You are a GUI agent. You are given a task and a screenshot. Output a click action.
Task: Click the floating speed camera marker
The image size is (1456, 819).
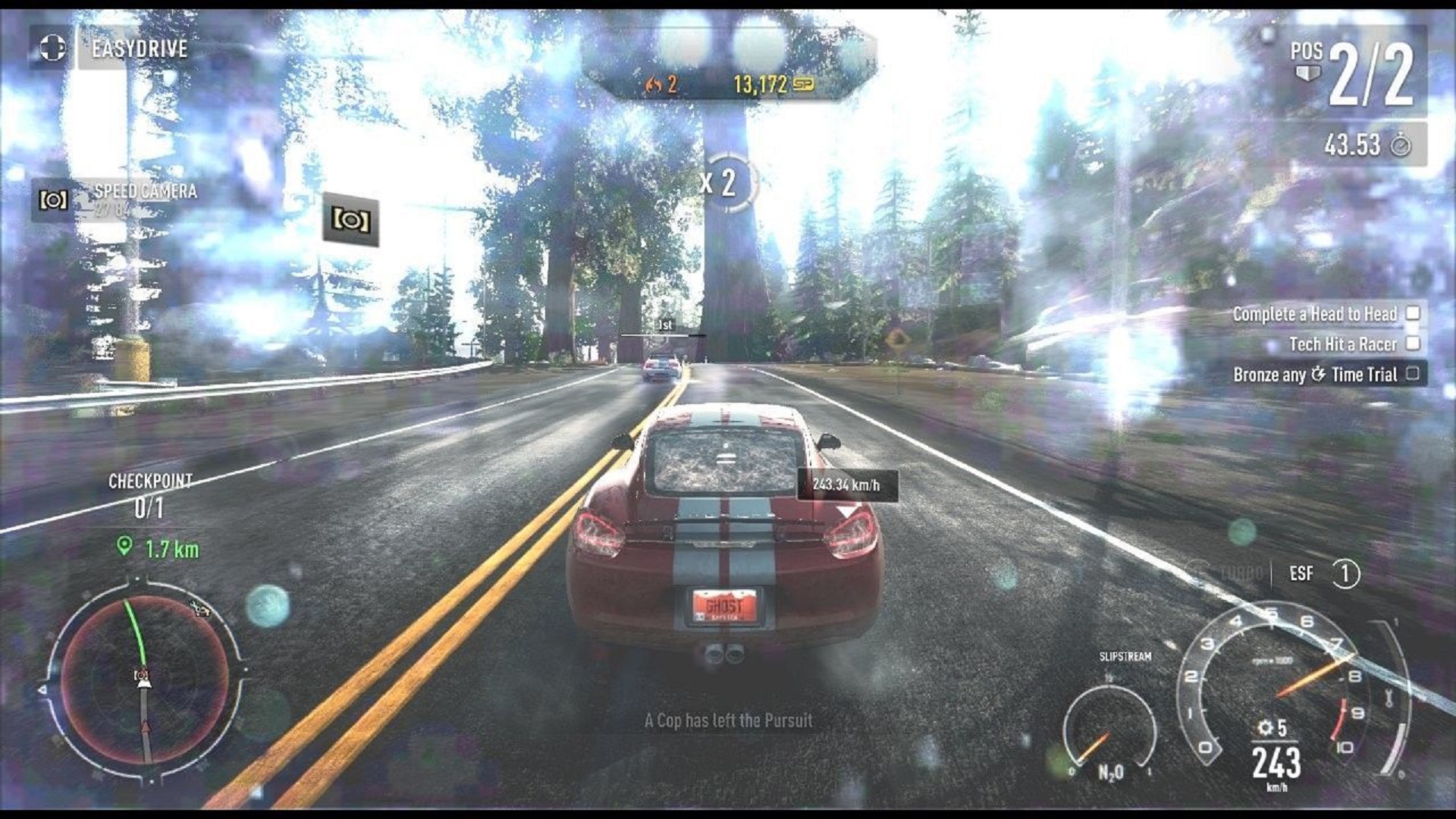tap(350, 220)
